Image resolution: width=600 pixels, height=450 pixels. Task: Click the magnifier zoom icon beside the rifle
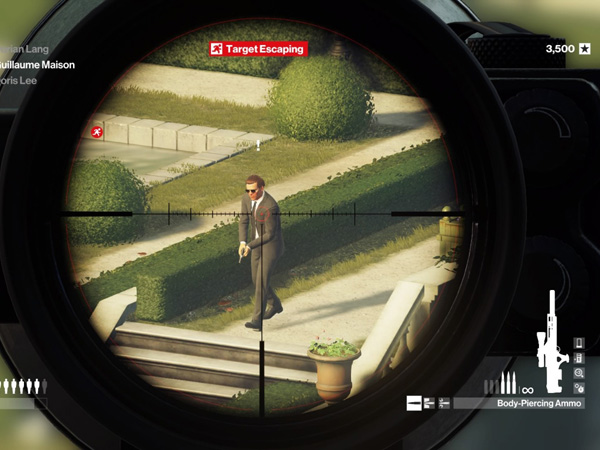(x=579, y=373)
